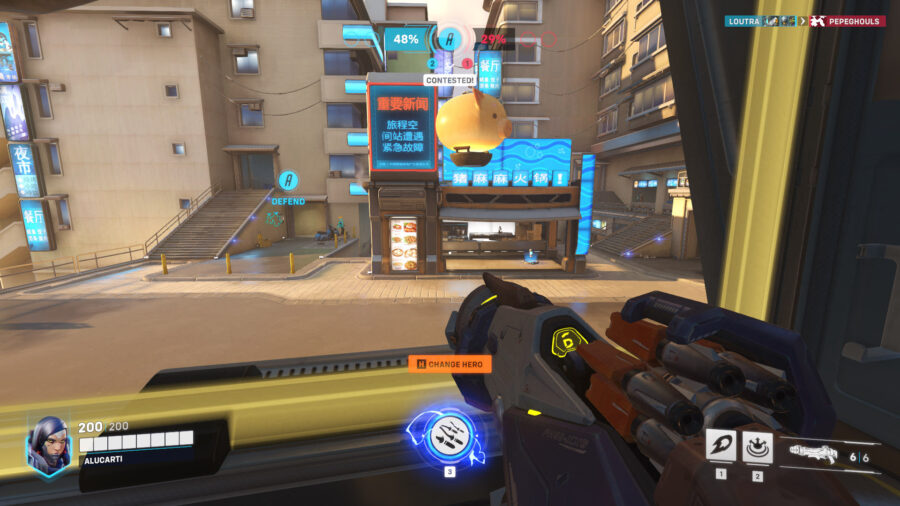Click the Defend A objective marker
This screenshot has height=506, width=900.
coord(289,182)
